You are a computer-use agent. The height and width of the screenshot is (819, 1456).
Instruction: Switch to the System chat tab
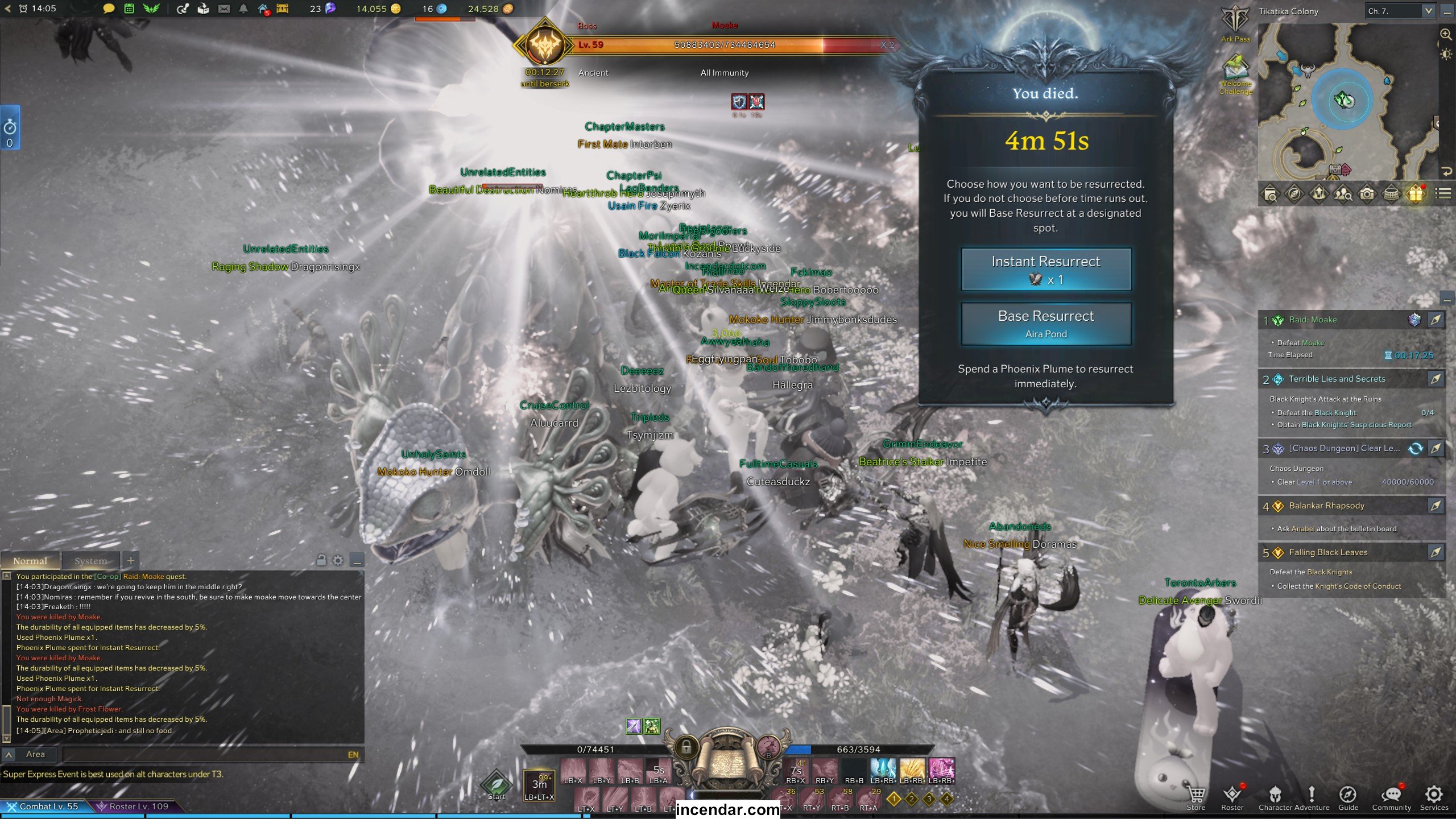click(x=90, y=561)
